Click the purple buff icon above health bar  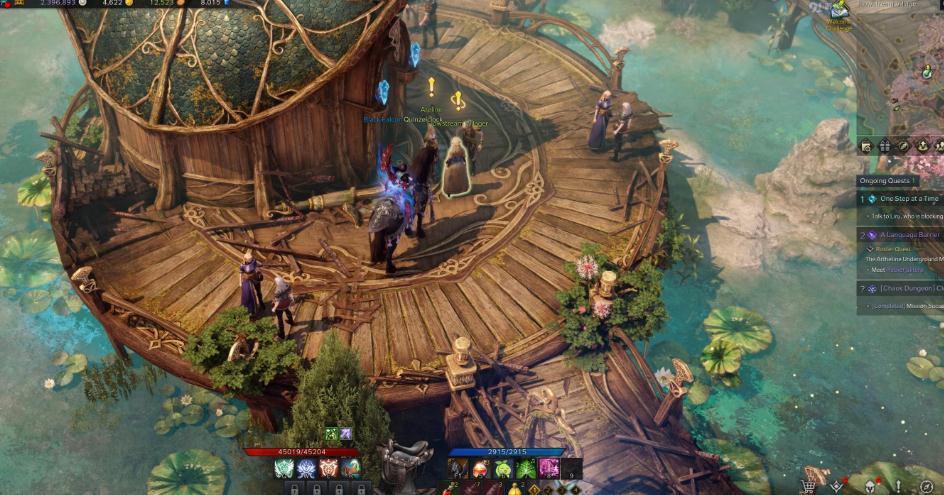(345, 434)
